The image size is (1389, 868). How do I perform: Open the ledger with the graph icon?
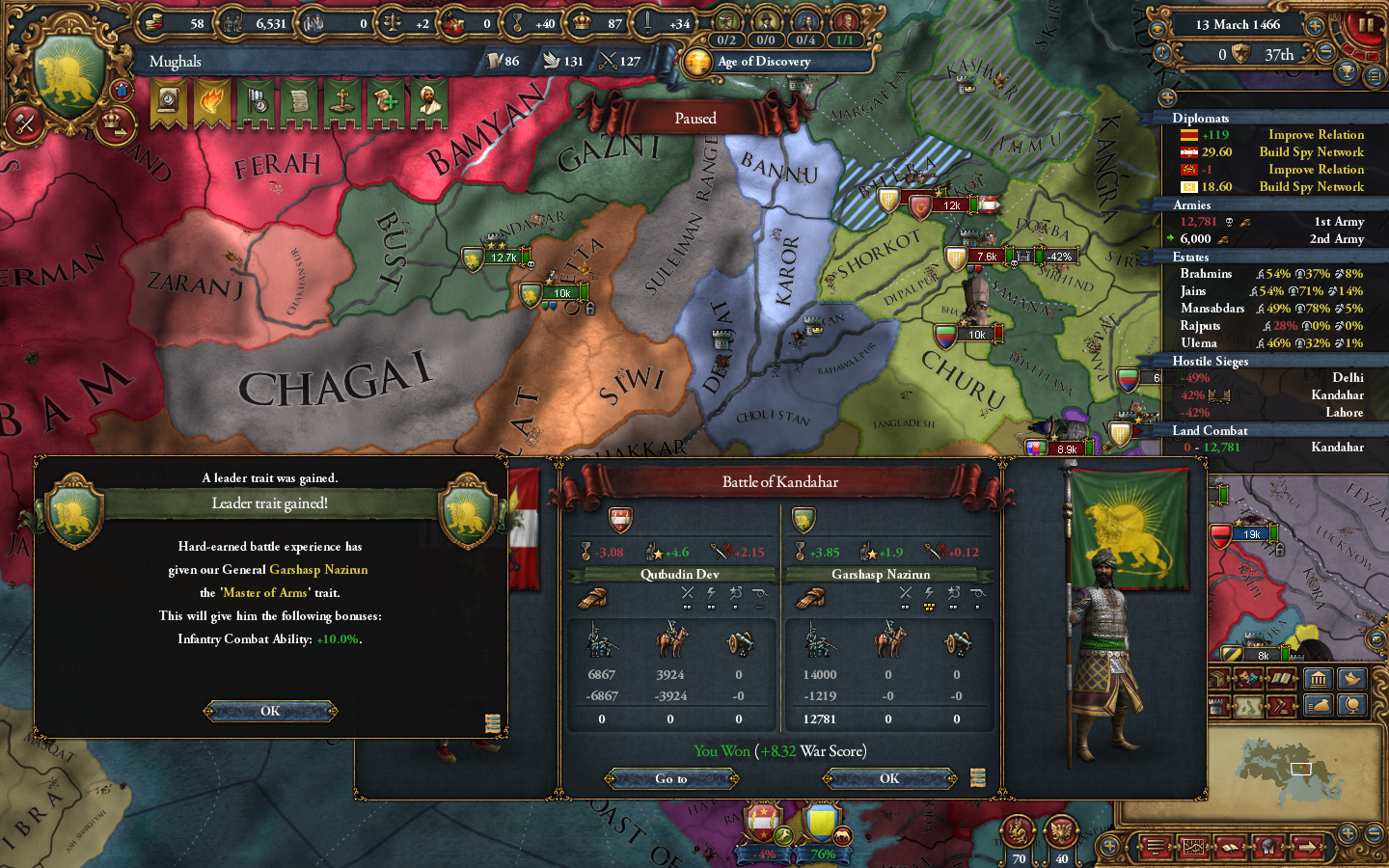click(x=1194, y=846)
